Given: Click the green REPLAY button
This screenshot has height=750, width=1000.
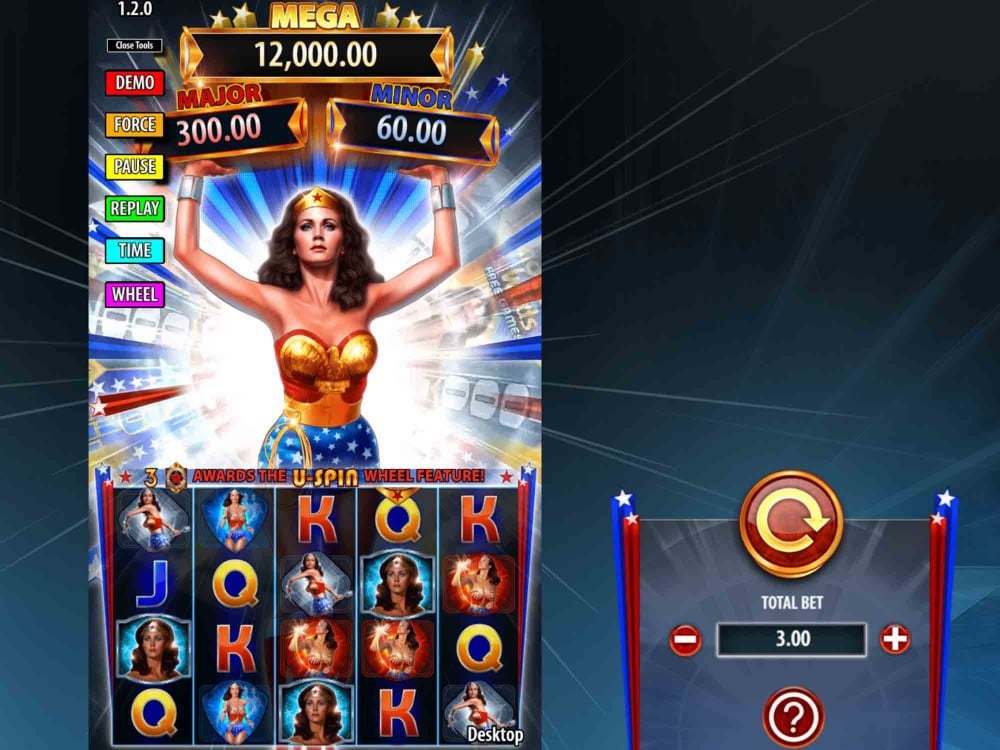Looking at the screenshot, I should pyautogui.click(x=134, y=208).
